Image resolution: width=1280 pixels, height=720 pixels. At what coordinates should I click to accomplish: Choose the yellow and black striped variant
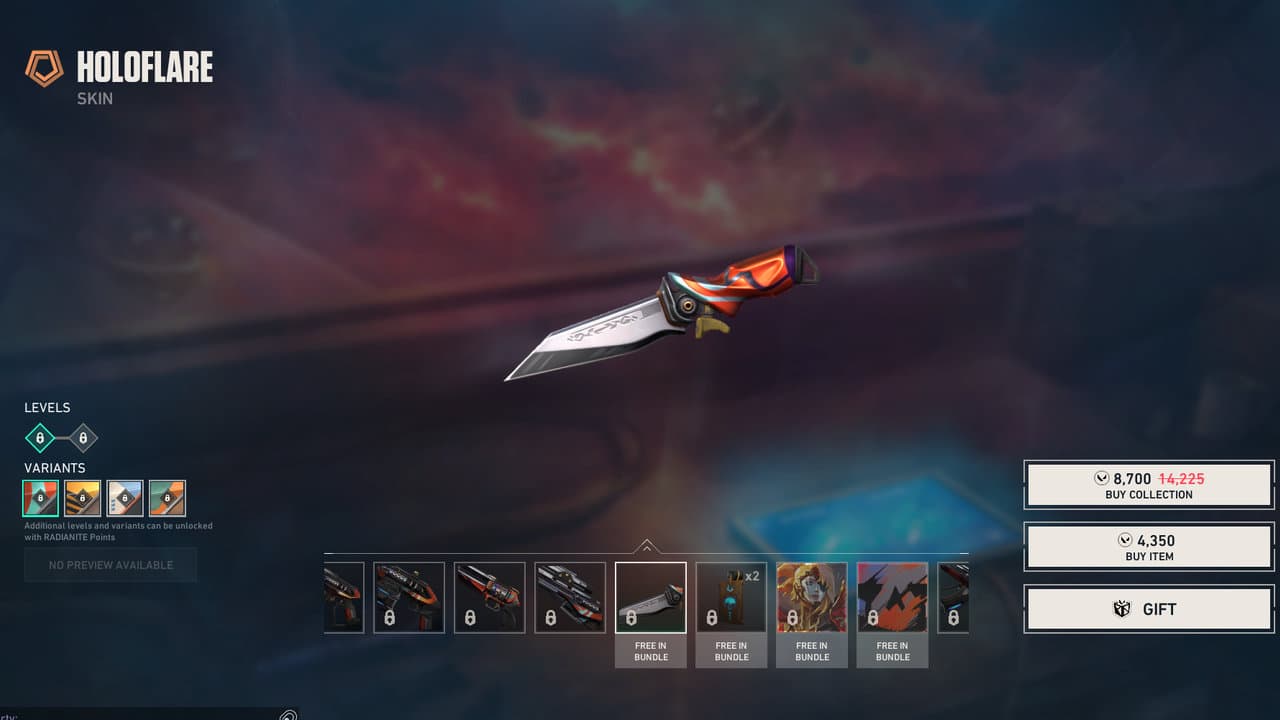[83, 498]
